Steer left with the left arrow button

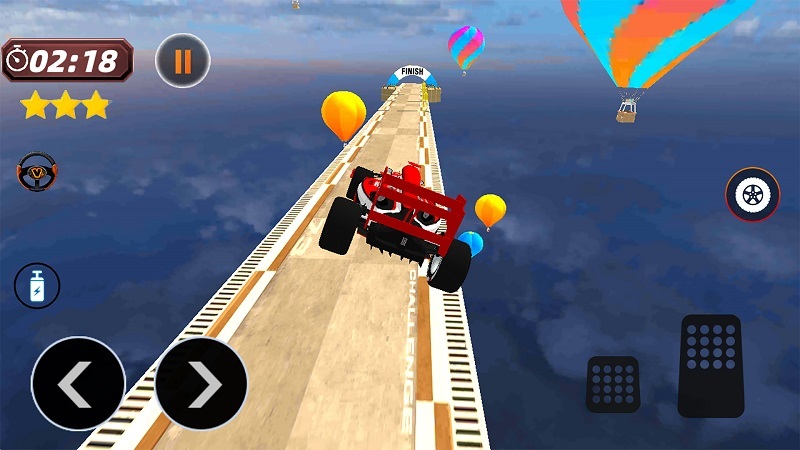click(x=78, y=384)
